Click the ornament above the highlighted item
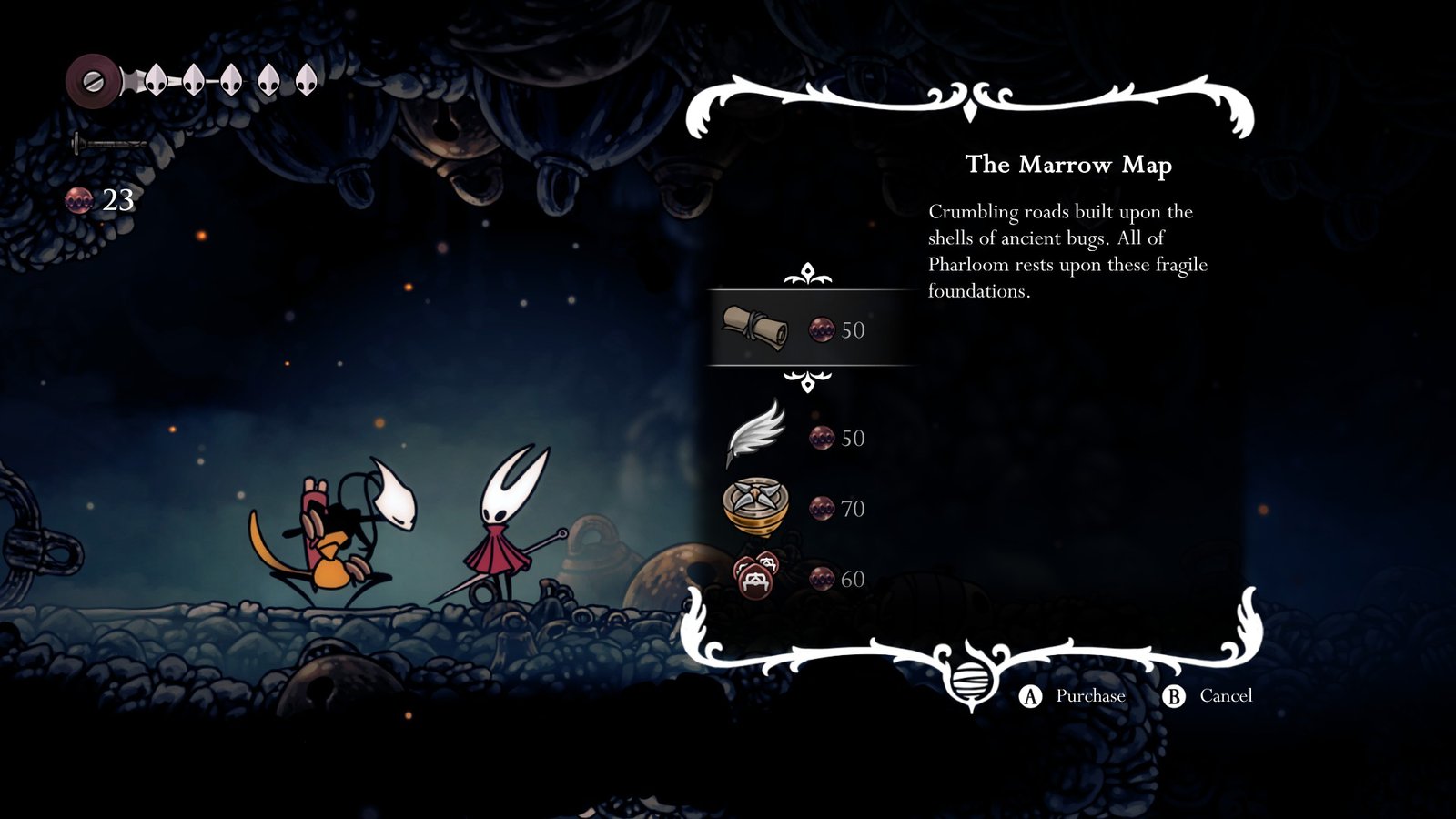The width and height of the screenshot is (1456, 819). (806, 273)
